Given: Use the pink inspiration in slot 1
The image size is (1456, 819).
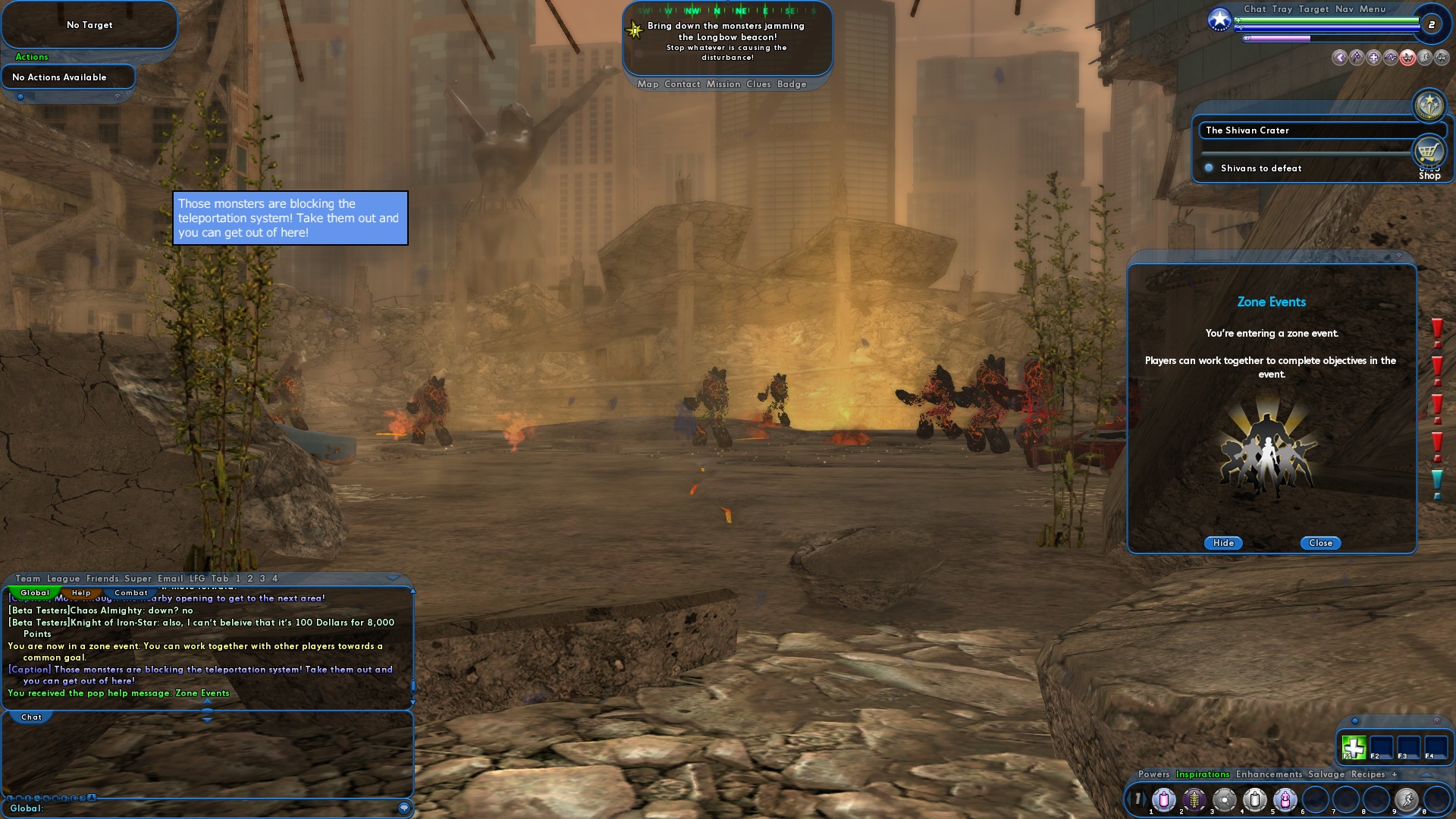Looking at the screenshot, I should [1164, 801].
